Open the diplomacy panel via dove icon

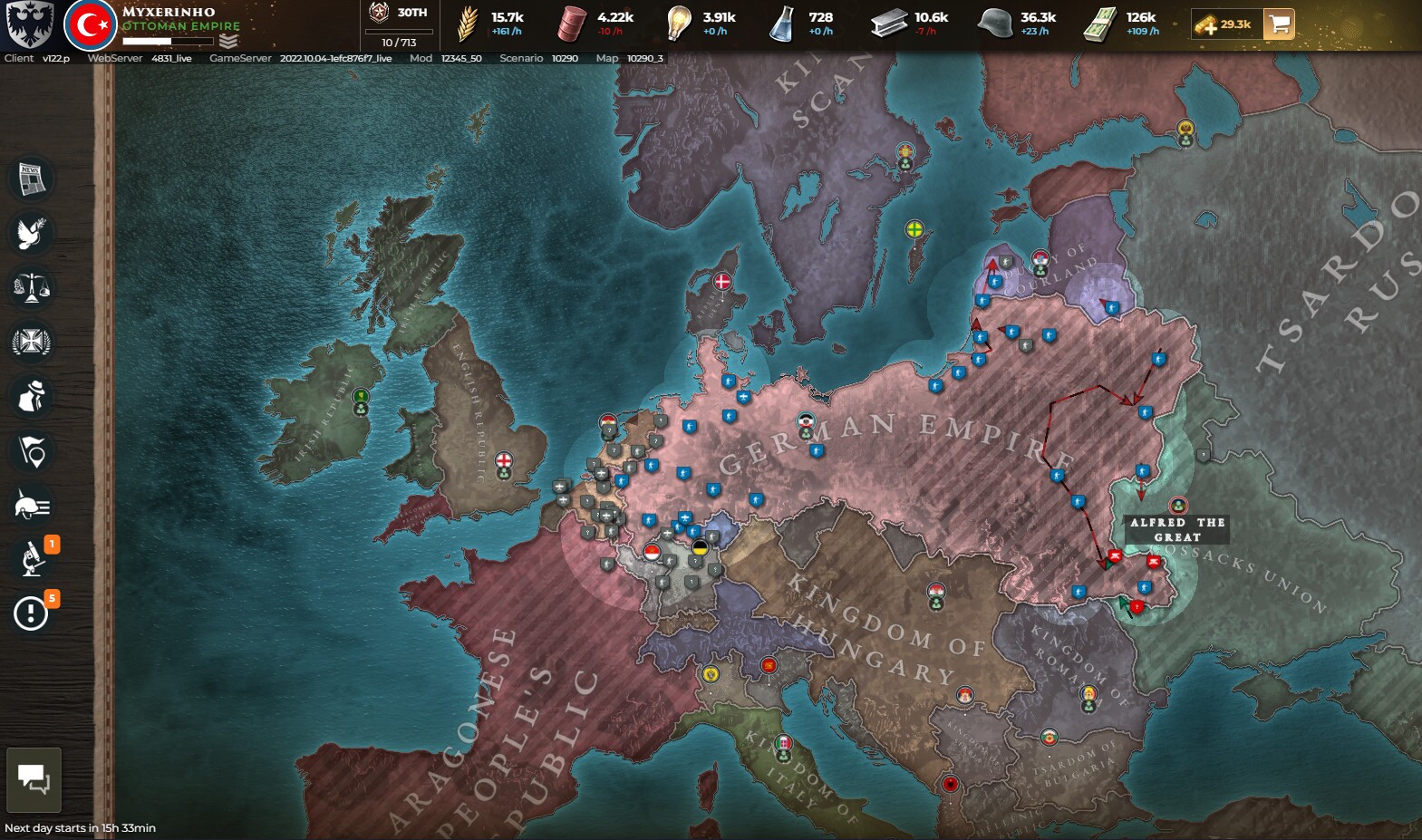pos(31,234)
